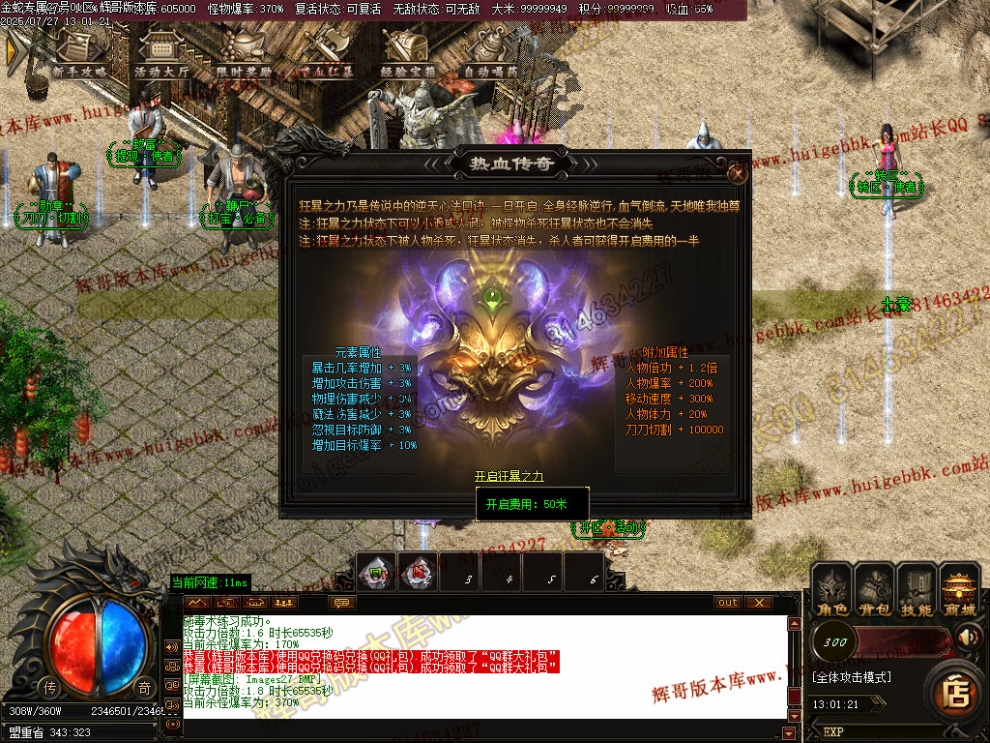Open the 经验宝箱 experience chest
Image resolution: width=990 pixels, height=743 pixels.
[x=408, y=52]
